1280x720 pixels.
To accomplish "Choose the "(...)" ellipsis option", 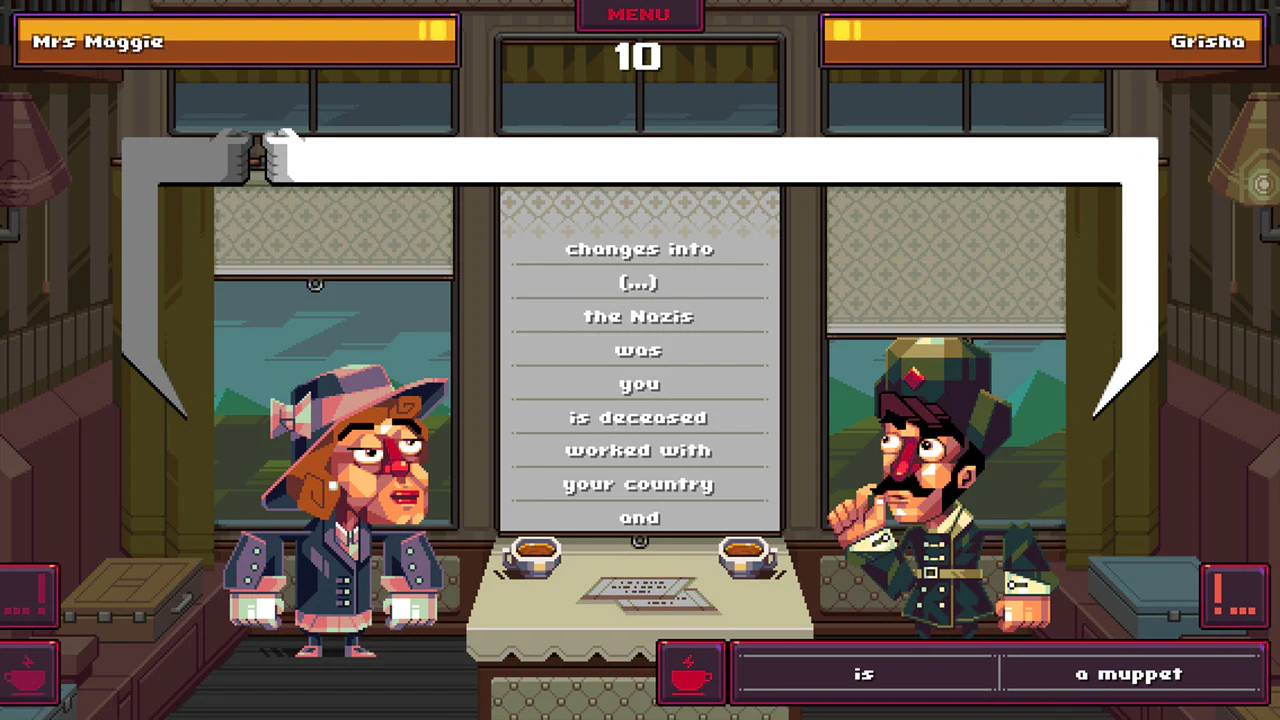I will click(x=639, y=283).
